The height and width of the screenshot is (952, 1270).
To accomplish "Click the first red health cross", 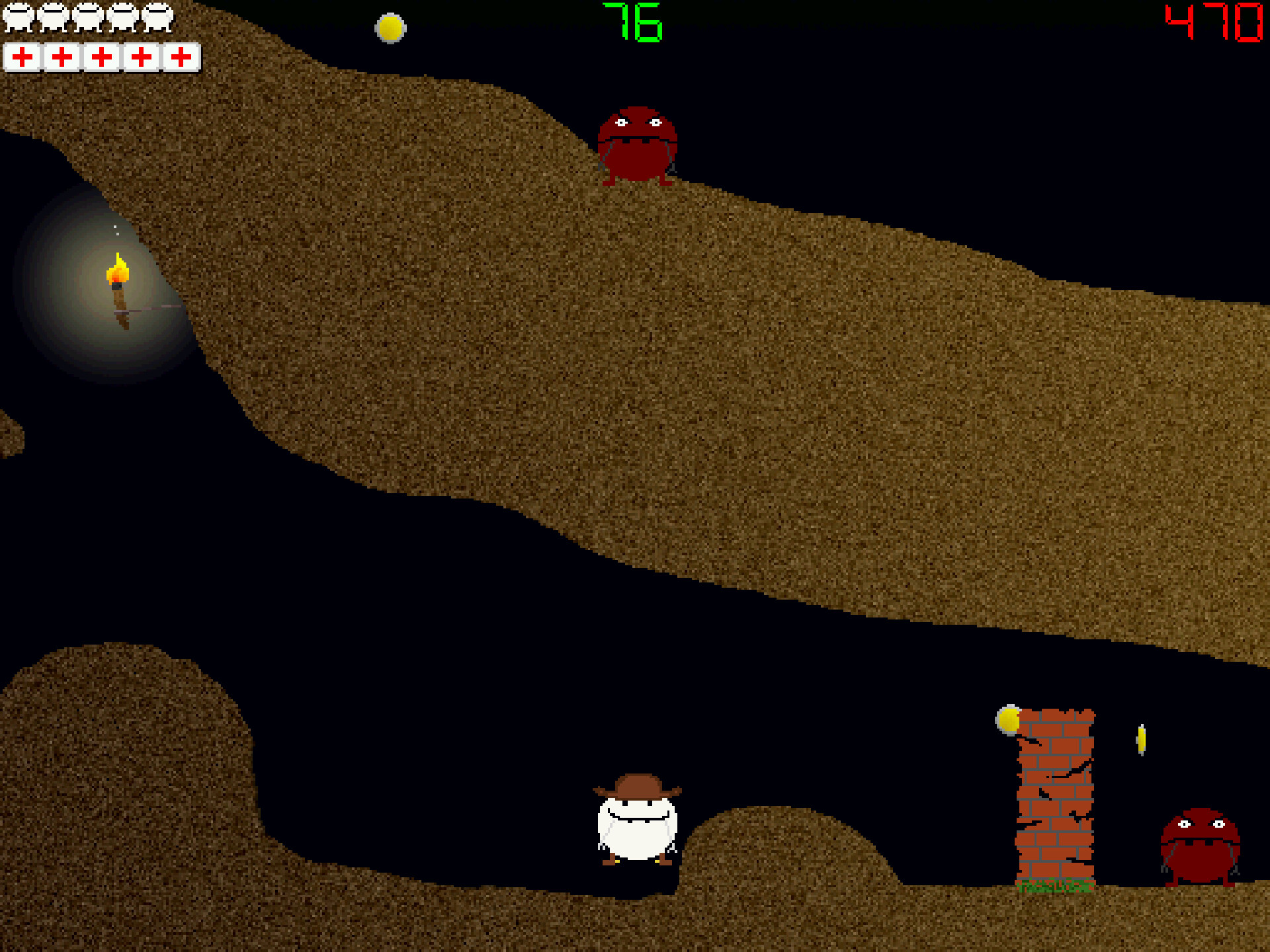I will pyautogui.click(x=23, y=58).
